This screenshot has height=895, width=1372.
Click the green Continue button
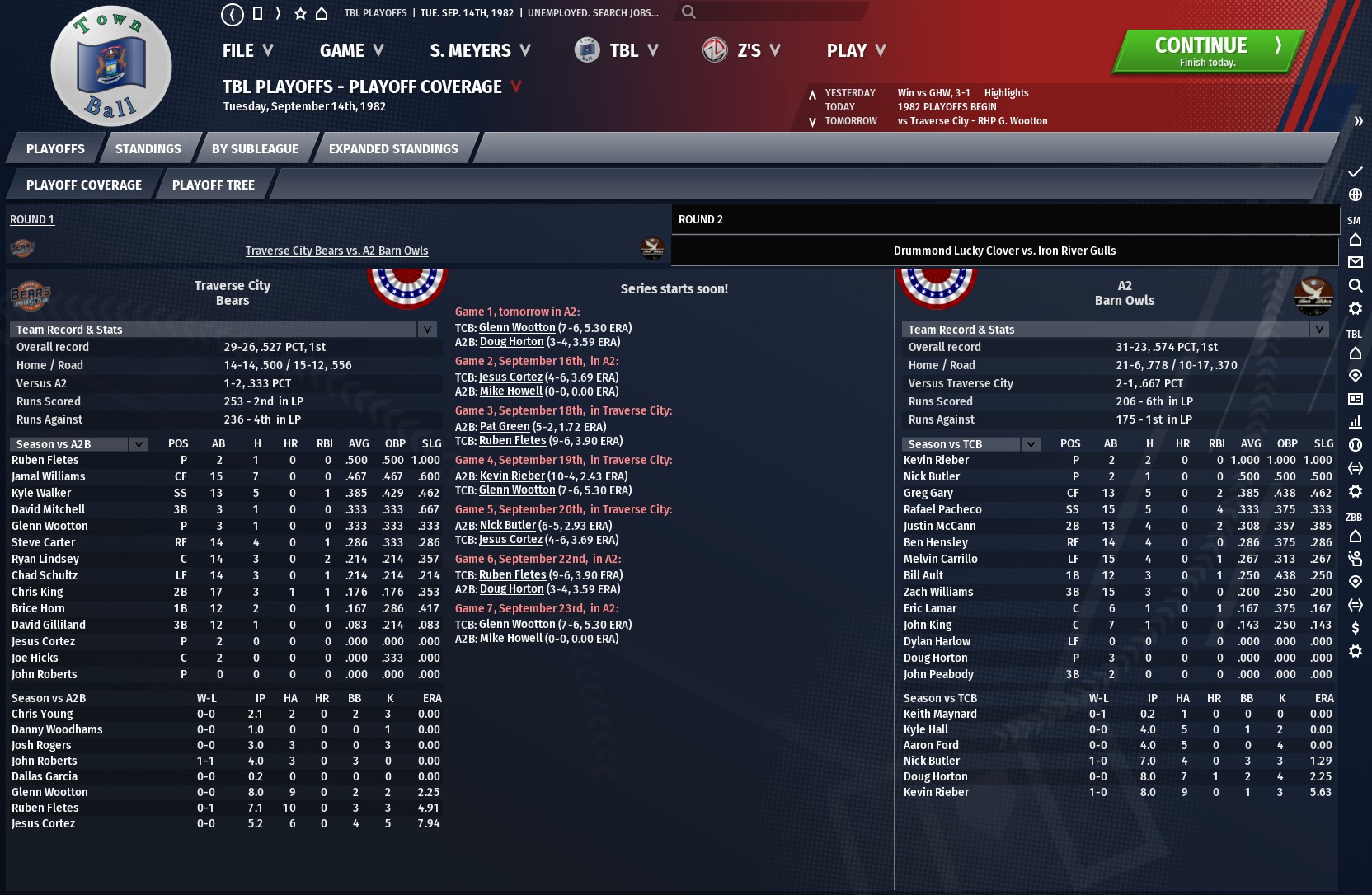click(1207, 51)
